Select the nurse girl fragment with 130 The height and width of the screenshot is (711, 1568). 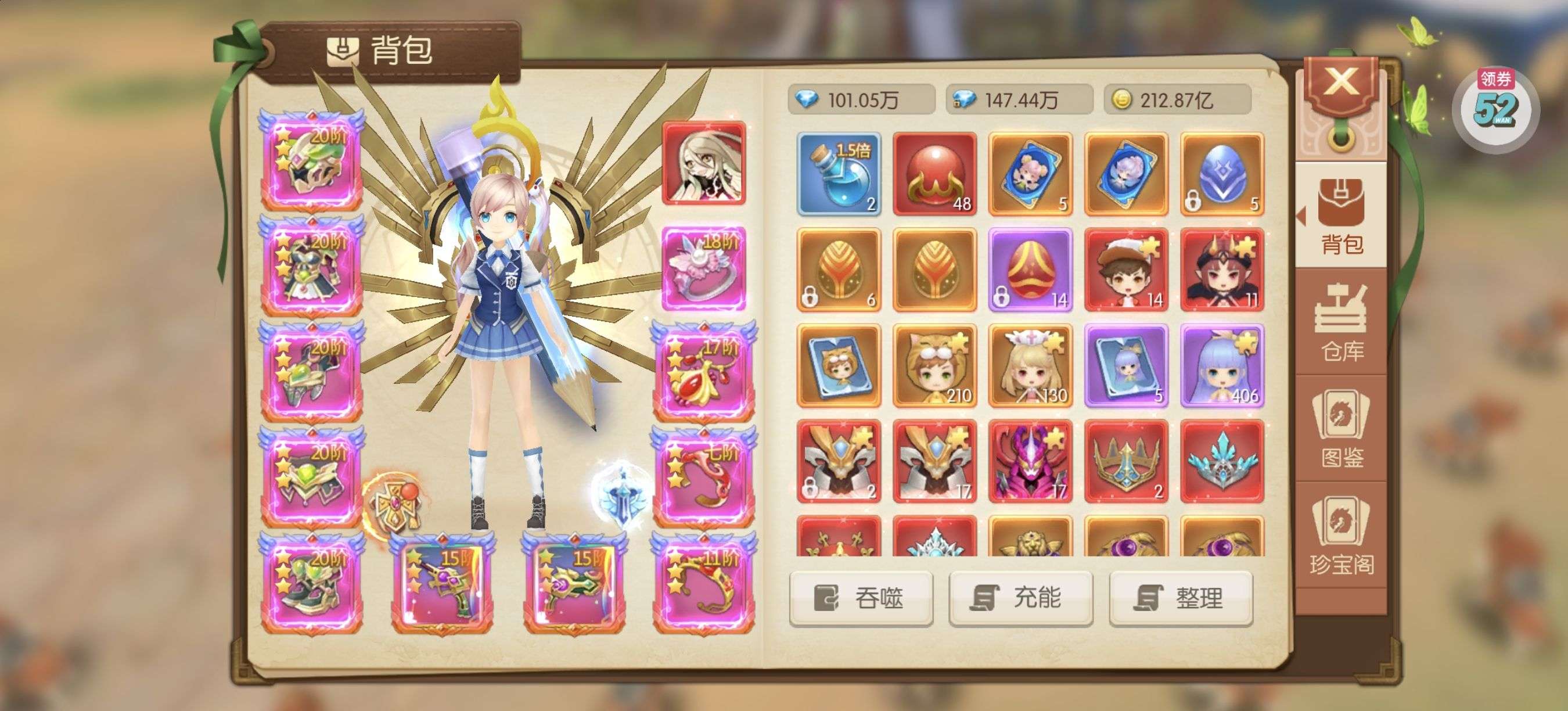point(1030,365)
